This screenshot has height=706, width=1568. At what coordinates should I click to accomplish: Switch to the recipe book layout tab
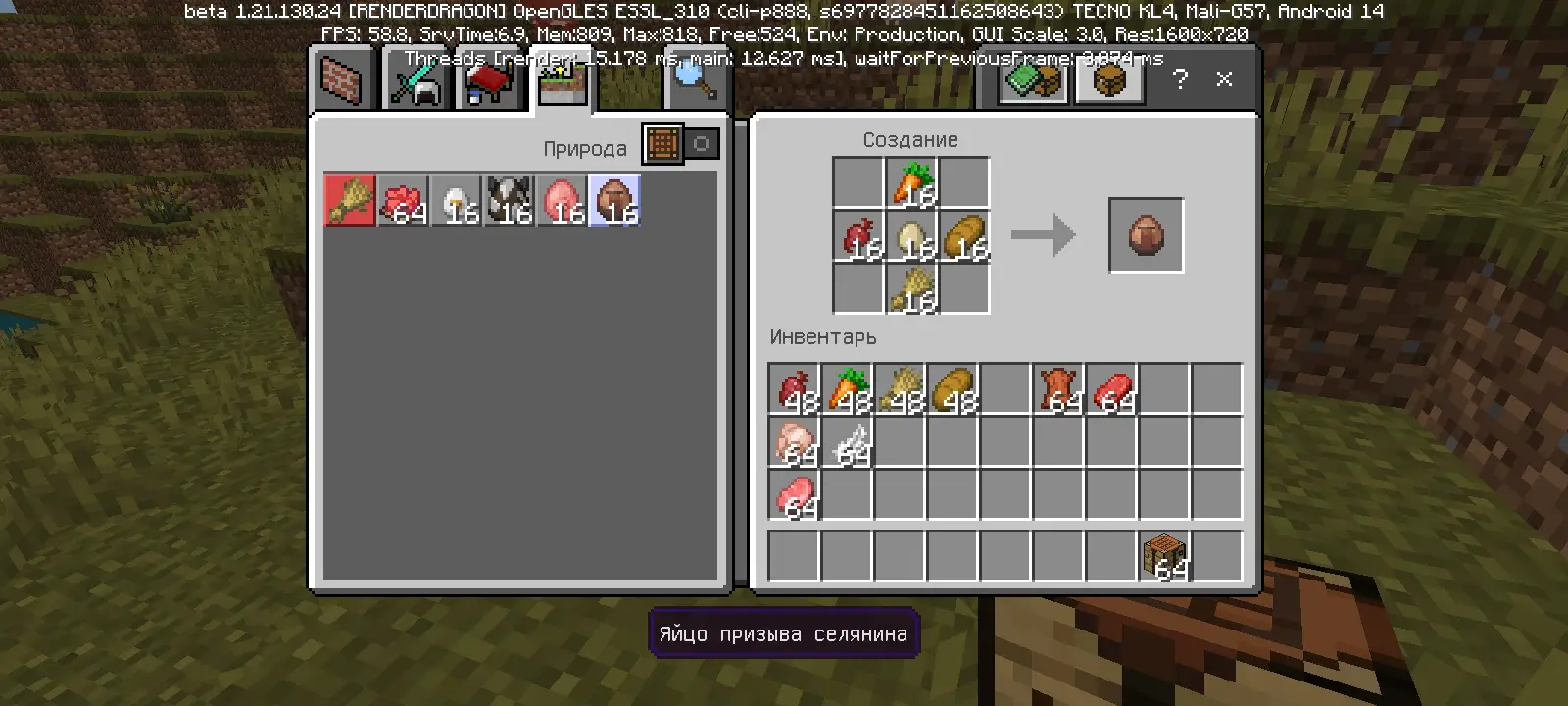point(1034,79)
